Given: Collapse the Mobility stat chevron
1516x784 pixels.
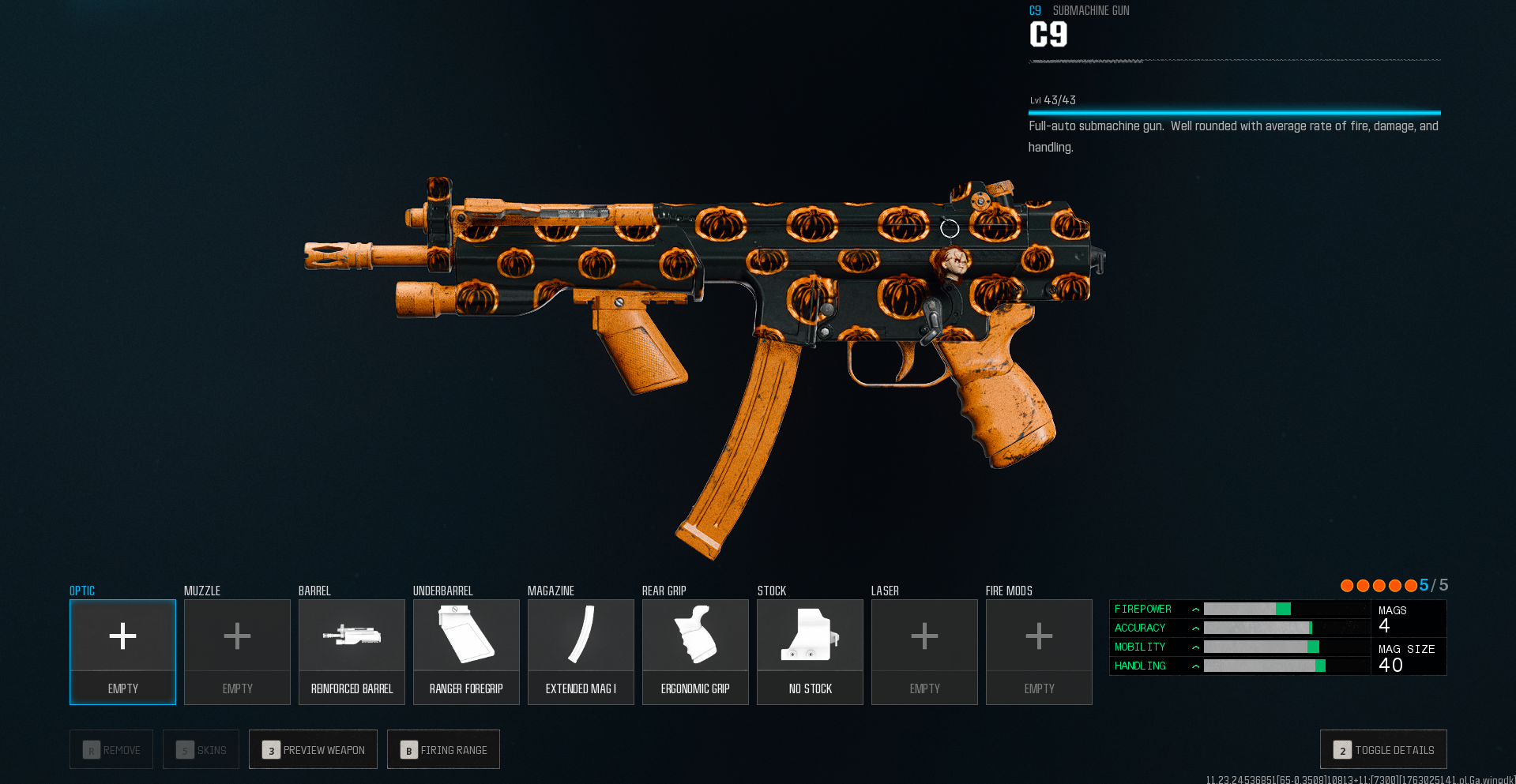Looking at the screenshot, I should [x=1195, y=647].
